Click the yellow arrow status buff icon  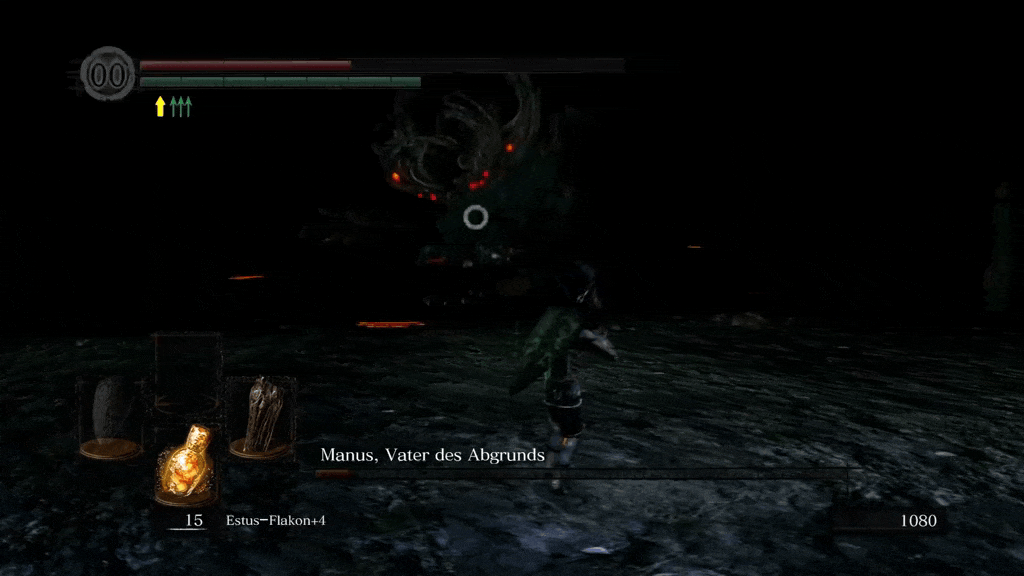160,106
